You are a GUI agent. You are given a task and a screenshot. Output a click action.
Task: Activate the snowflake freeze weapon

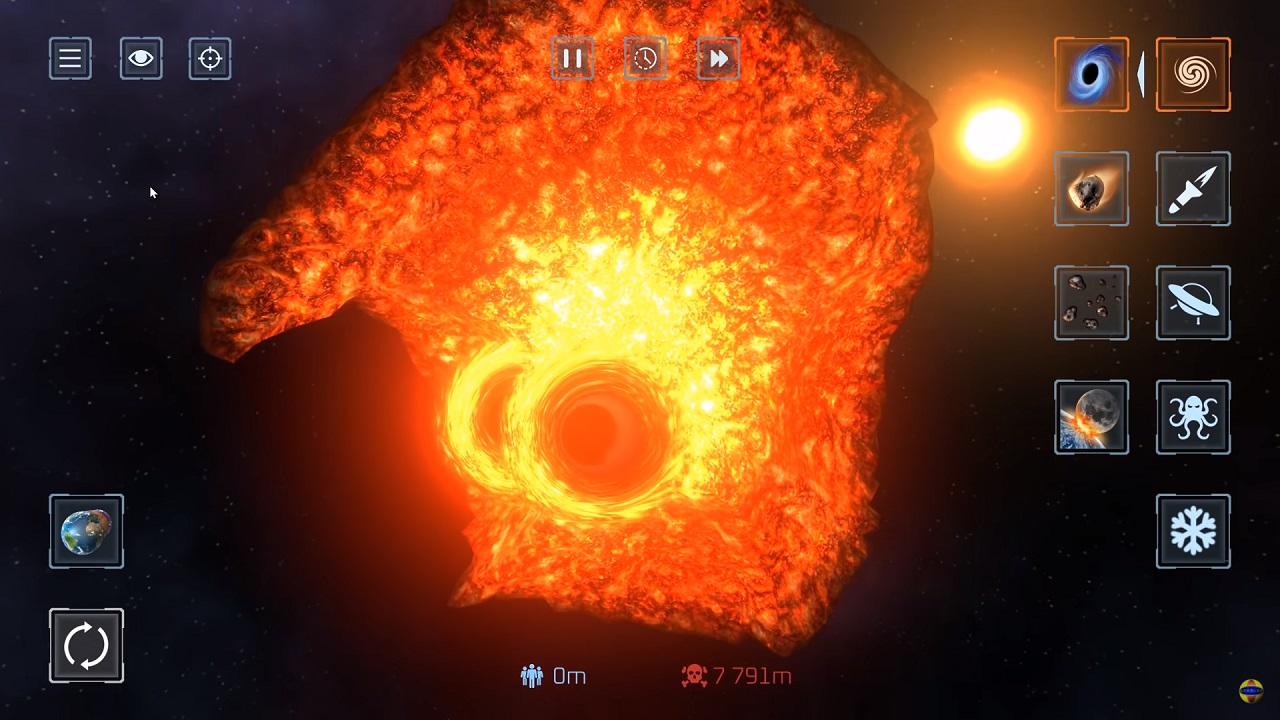click(1193, 531)
